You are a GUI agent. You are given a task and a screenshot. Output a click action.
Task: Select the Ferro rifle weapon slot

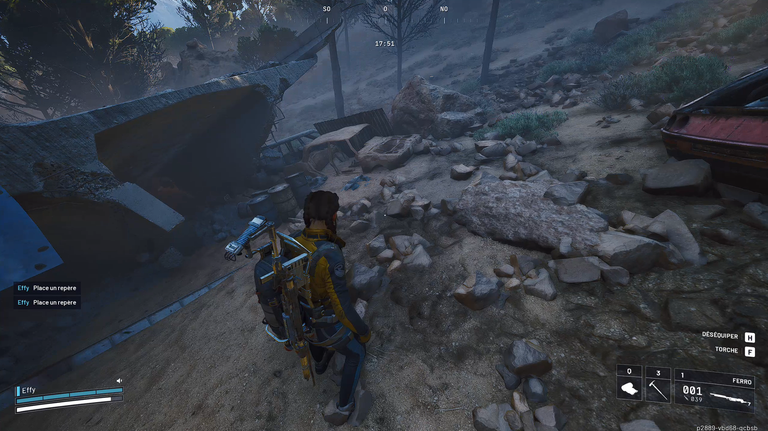[714, 390]
